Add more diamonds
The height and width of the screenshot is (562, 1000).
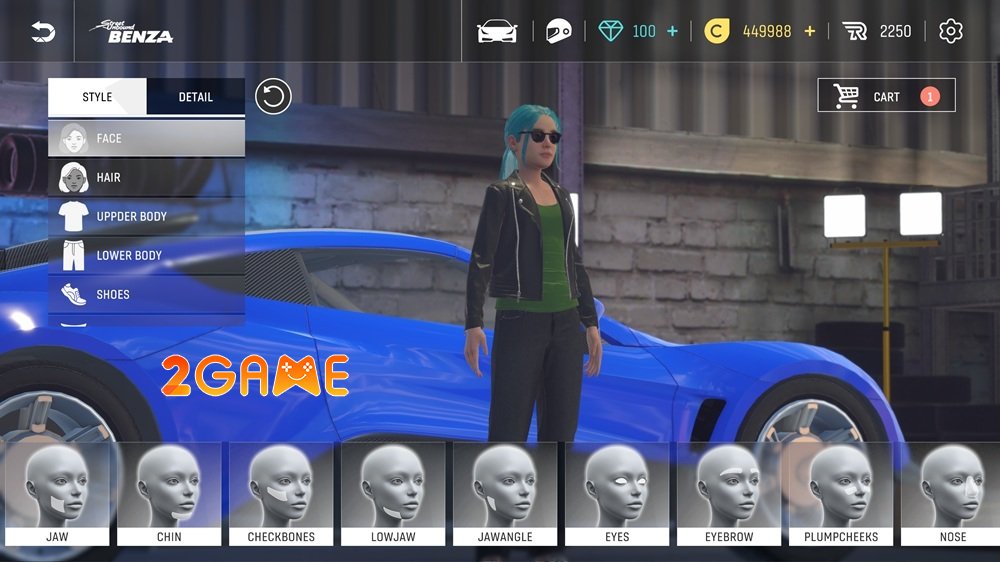672,32
